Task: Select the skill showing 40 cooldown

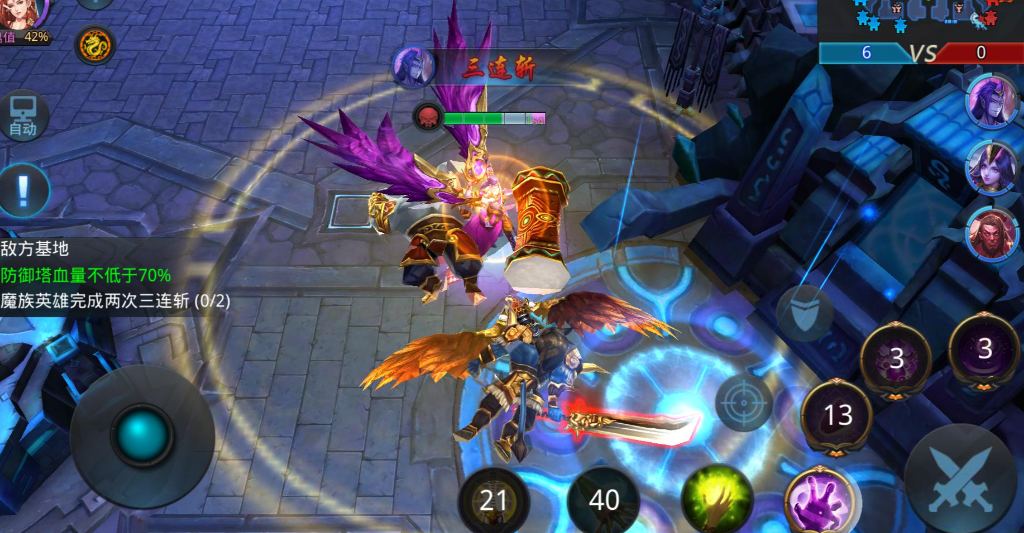Action: tap(603, 498)
